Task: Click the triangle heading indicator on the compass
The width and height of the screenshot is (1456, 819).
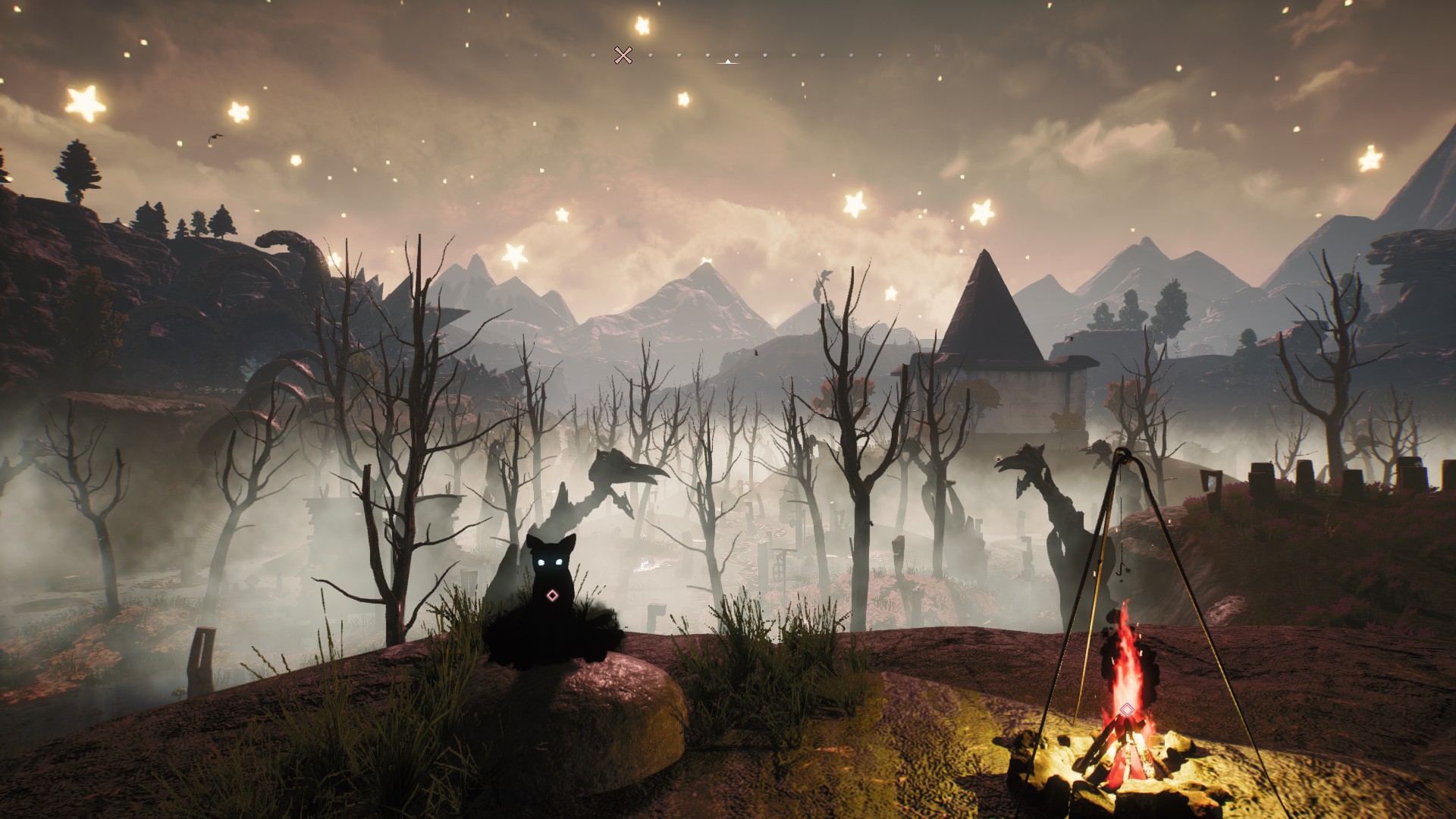Action: tap(728, 61)
